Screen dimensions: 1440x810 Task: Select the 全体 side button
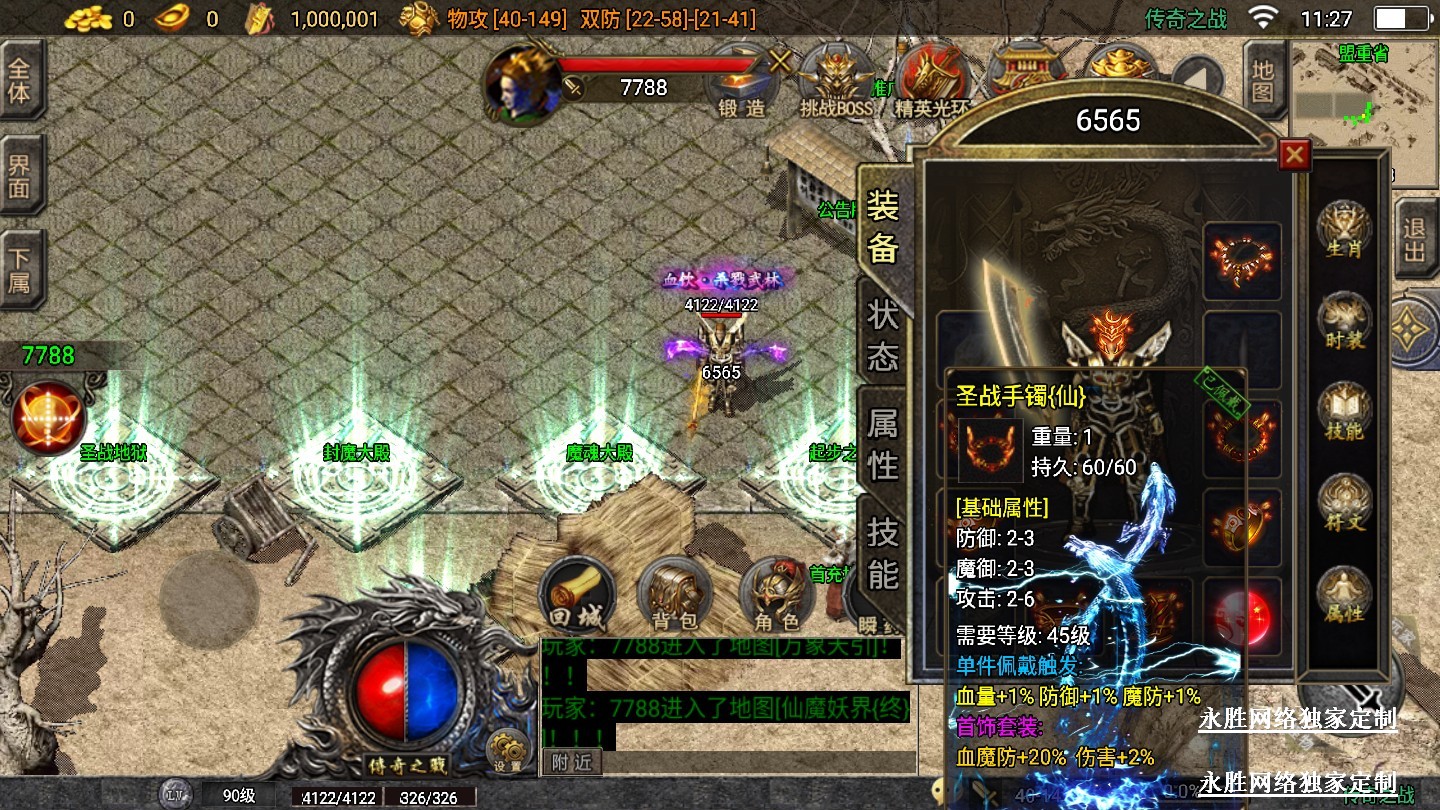click(20, 80)
